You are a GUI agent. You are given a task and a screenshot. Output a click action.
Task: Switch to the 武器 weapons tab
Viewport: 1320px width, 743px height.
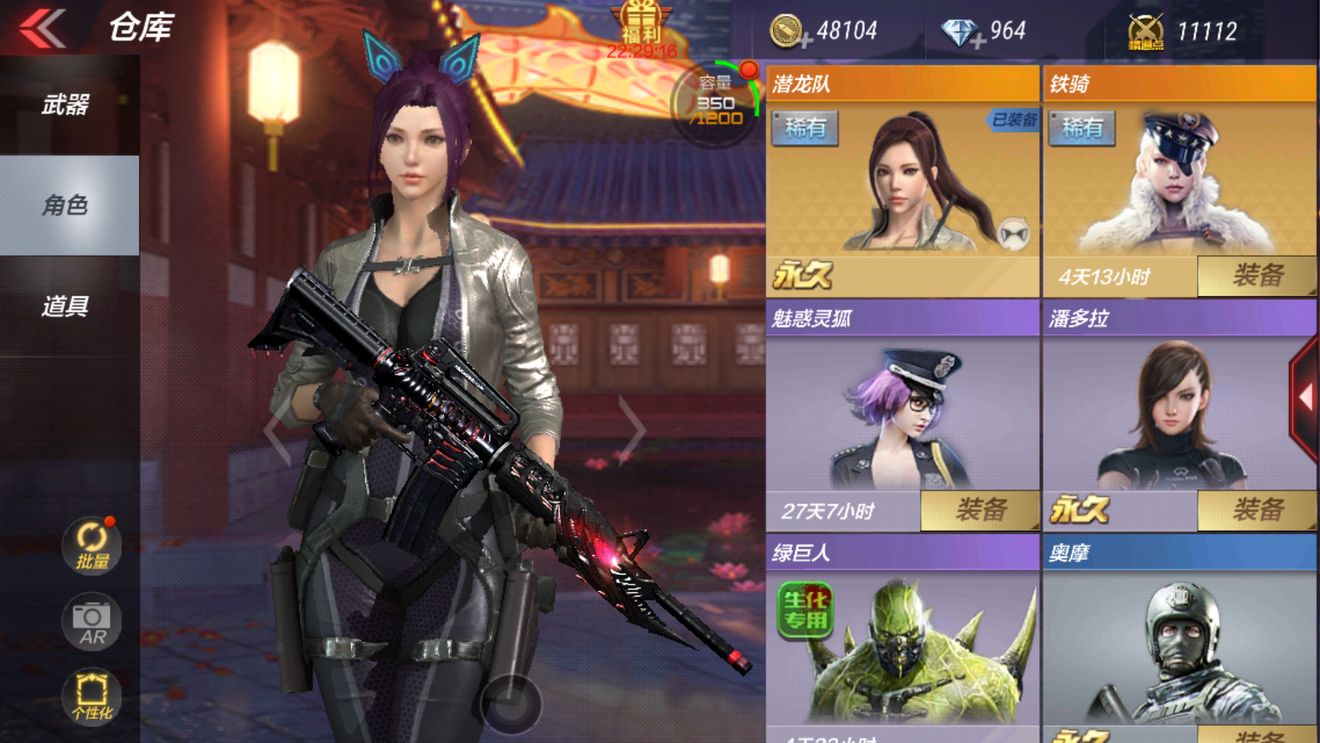[x=68, y=105]
